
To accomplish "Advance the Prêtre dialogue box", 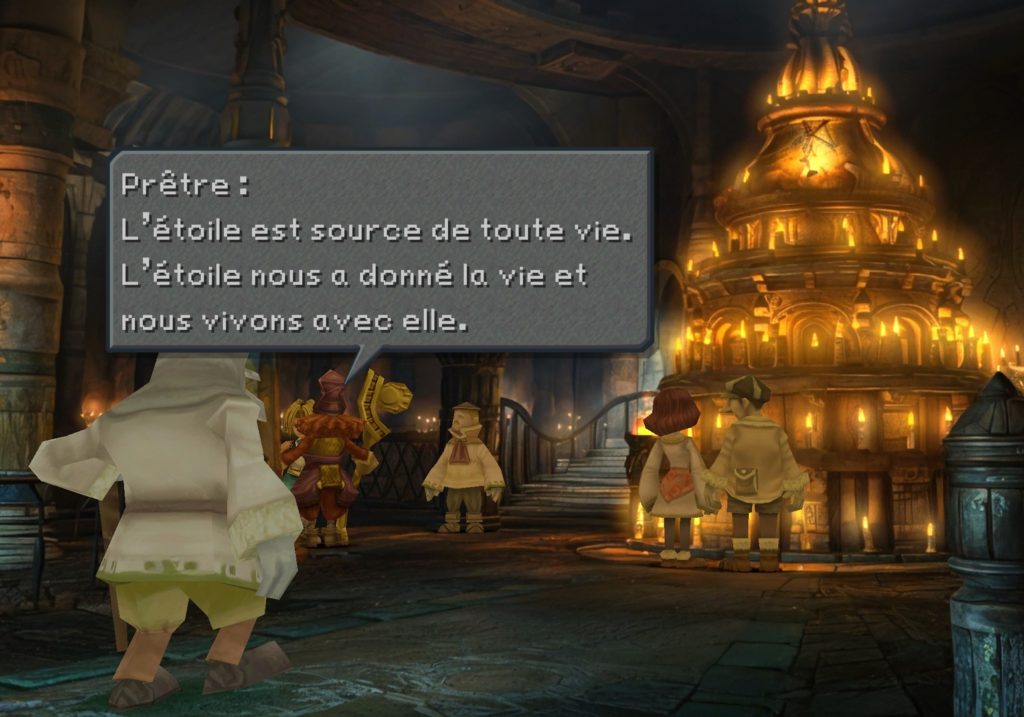I will pos(379,250).
